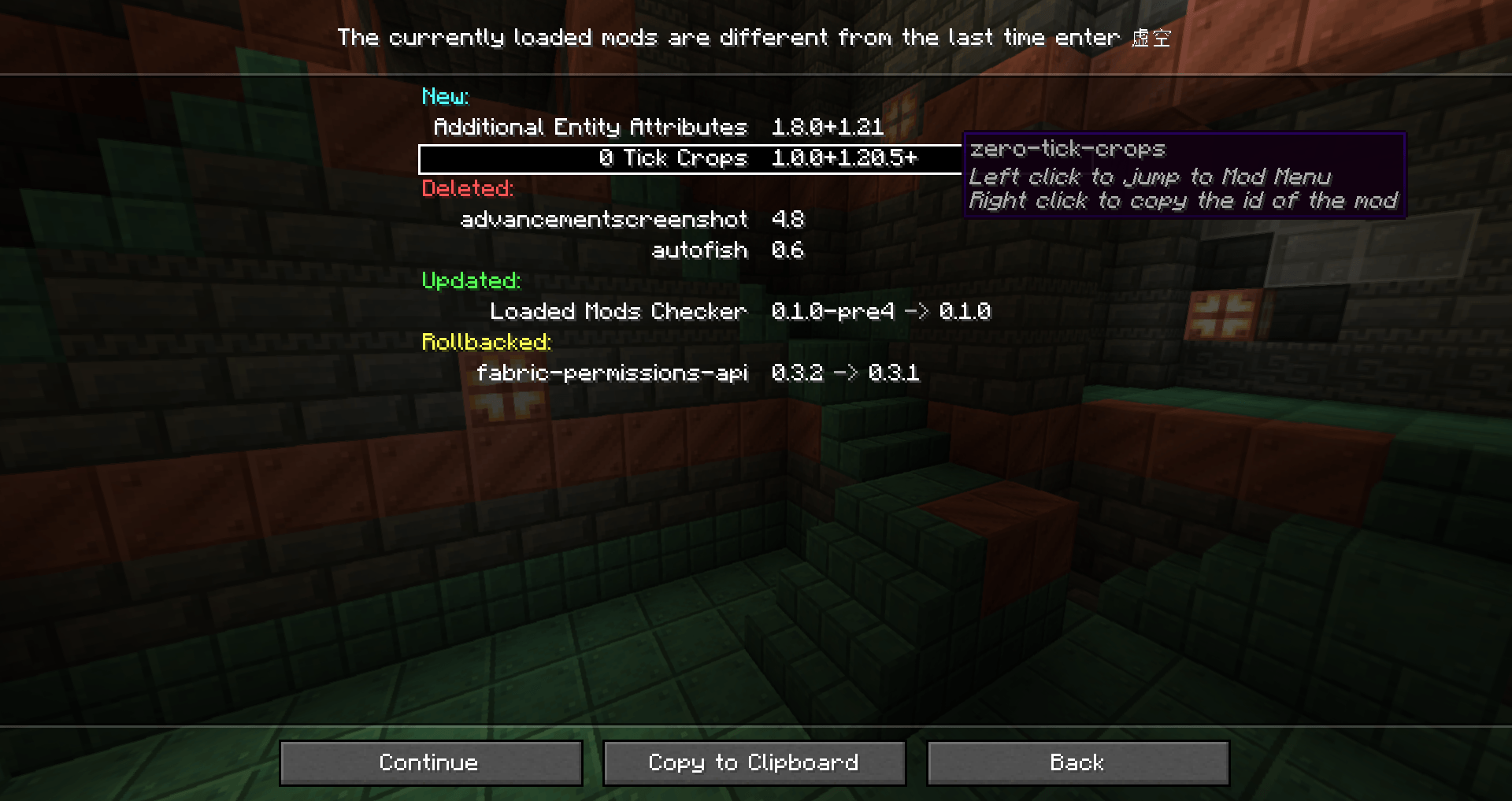Click fabric-permissions-api in Rollbacked section
The height and width of the screenshot is (801, 1512).
click(612, 373)
